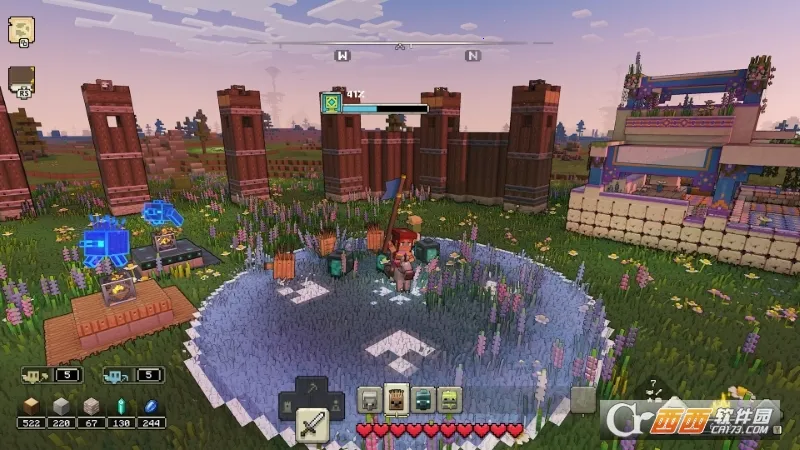Select the mossy green golem spawner
This screenshot has width=800, height=450.
[x=449, y=401]
